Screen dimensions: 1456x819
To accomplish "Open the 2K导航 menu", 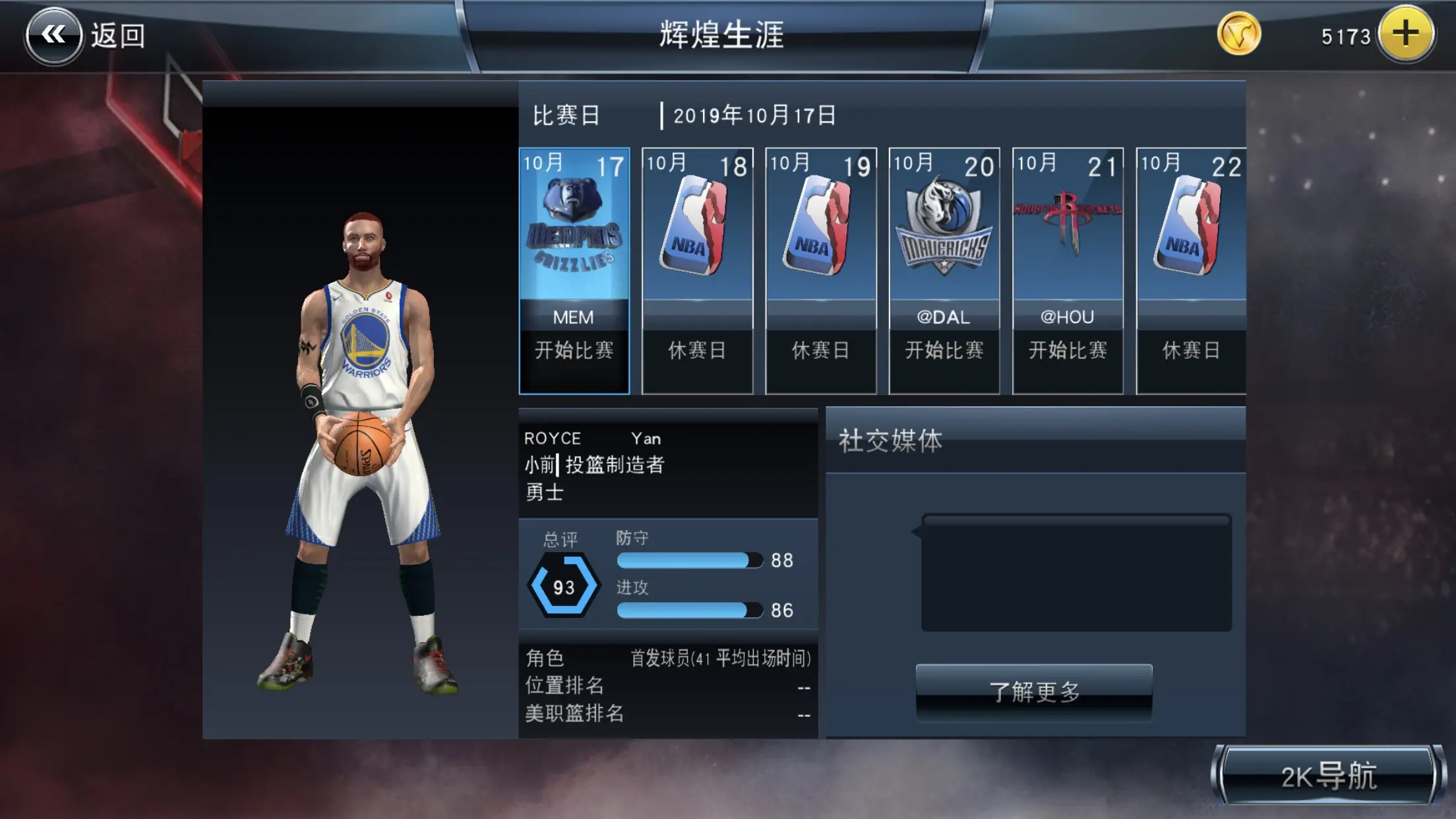I will pos(1328,776).
